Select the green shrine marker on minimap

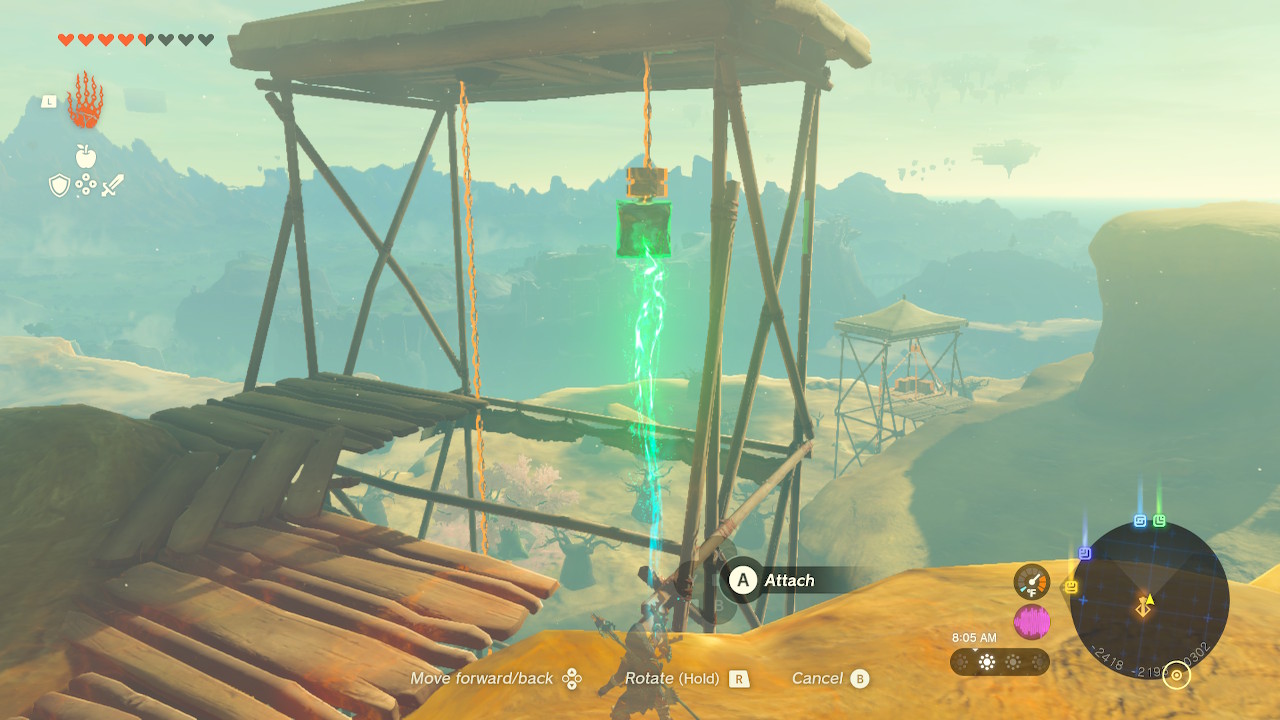(x=1159, y=521)
